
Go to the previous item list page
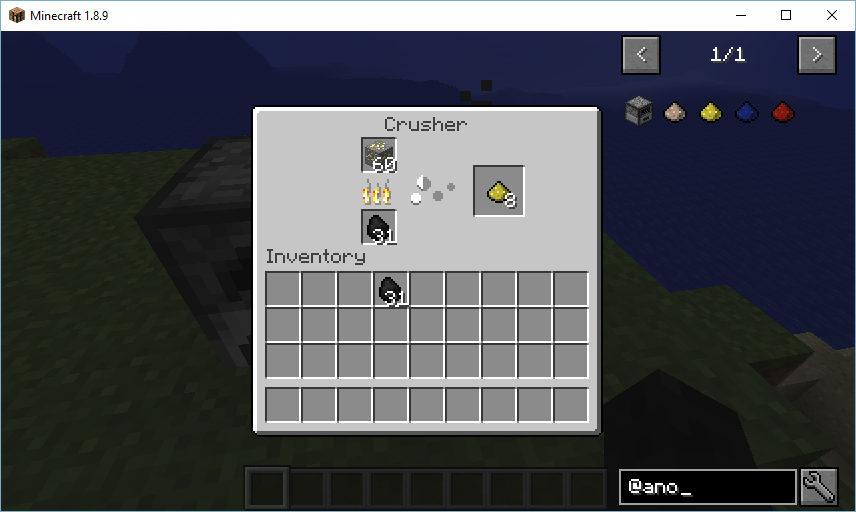641,55
